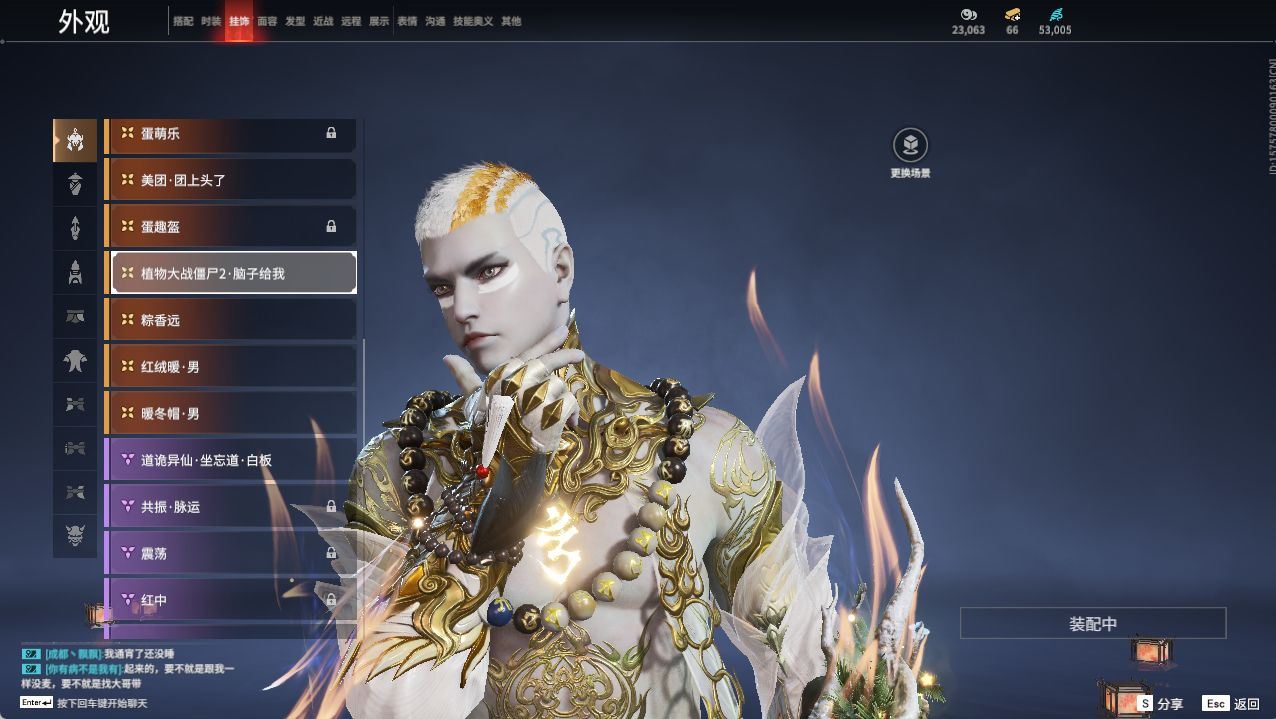Switch to the 搭配 tab
This screenshot has width=1276, height=719.
click(x=183, y=21)
